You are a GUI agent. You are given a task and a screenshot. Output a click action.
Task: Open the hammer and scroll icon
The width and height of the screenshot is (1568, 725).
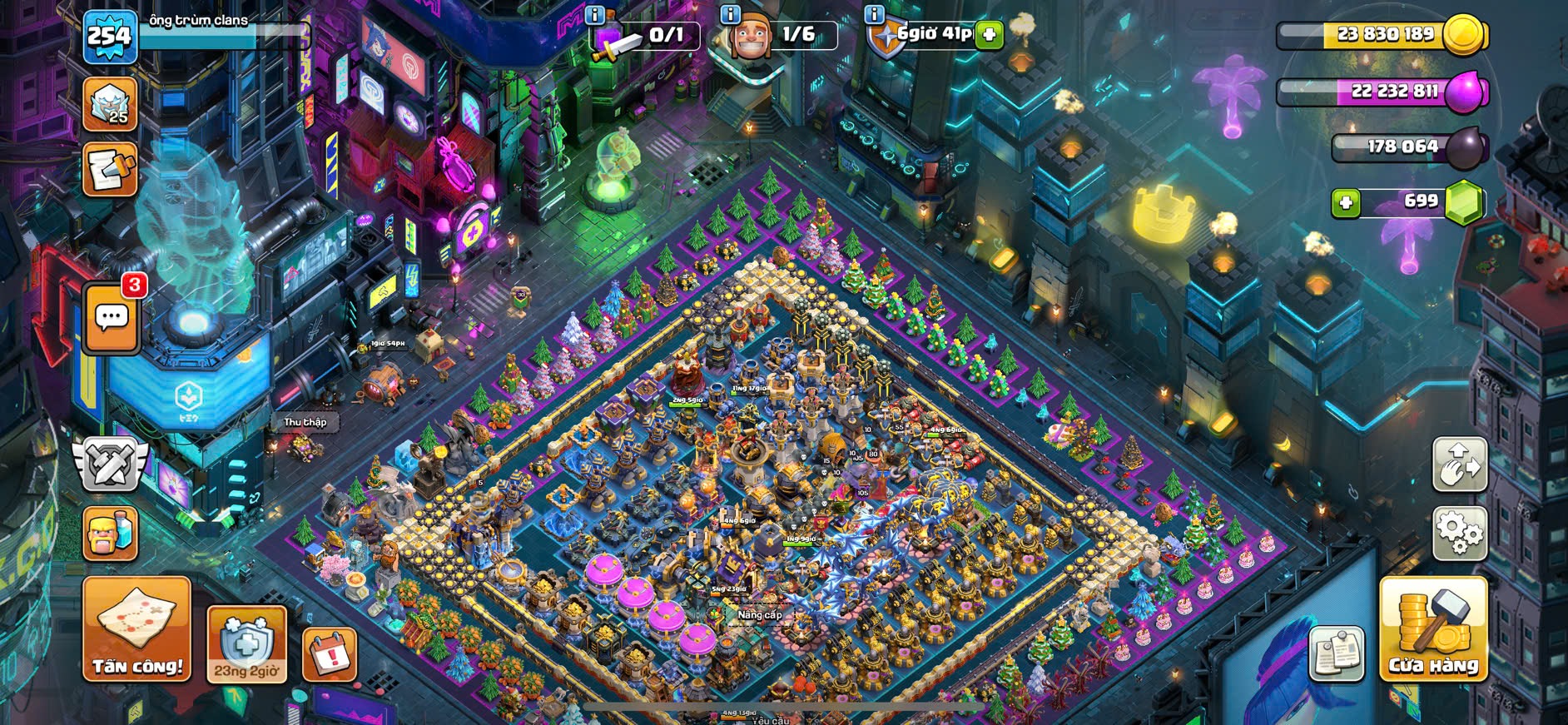point(110,171)
